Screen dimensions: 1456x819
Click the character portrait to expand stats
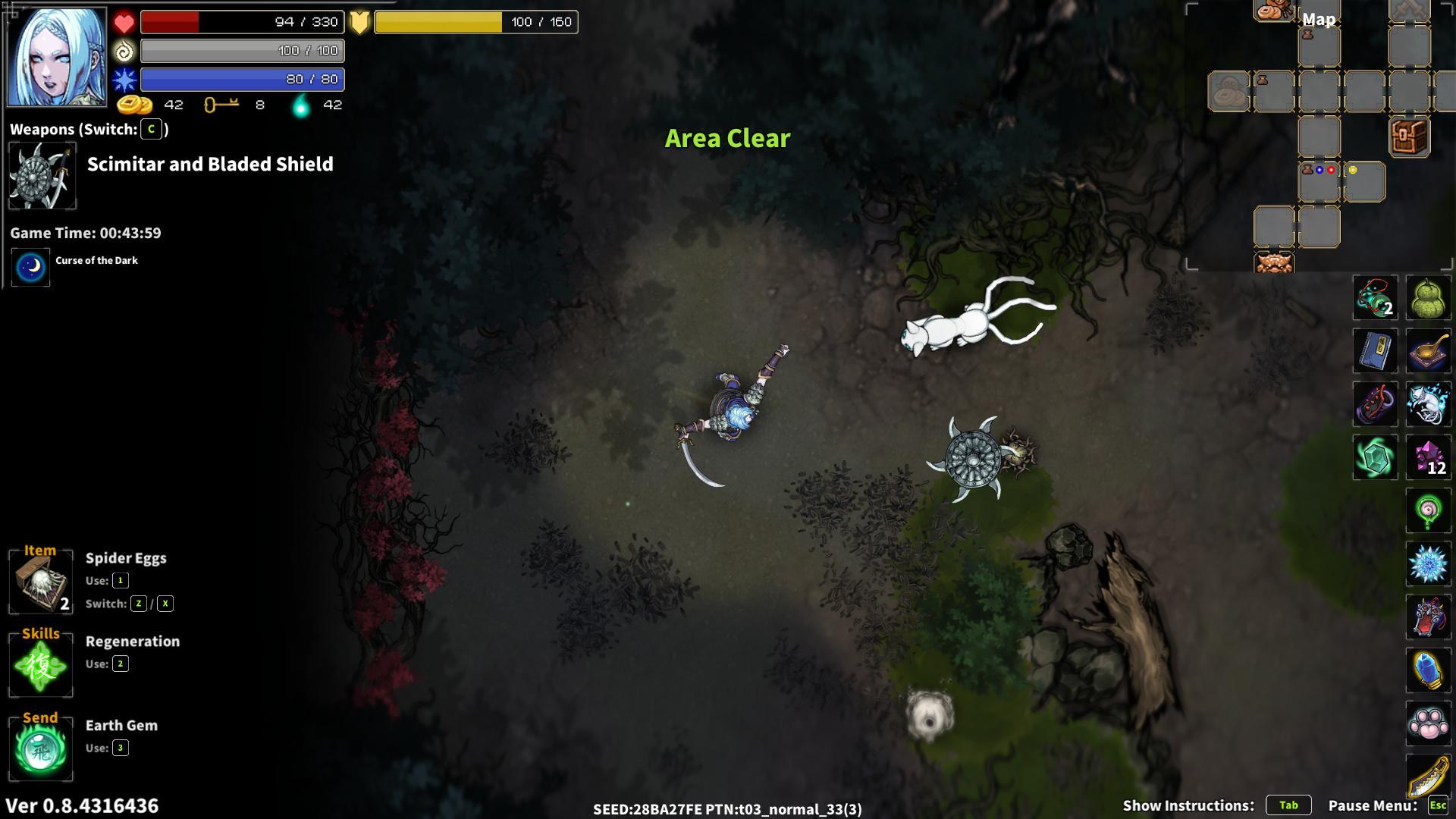click(57, 57)
